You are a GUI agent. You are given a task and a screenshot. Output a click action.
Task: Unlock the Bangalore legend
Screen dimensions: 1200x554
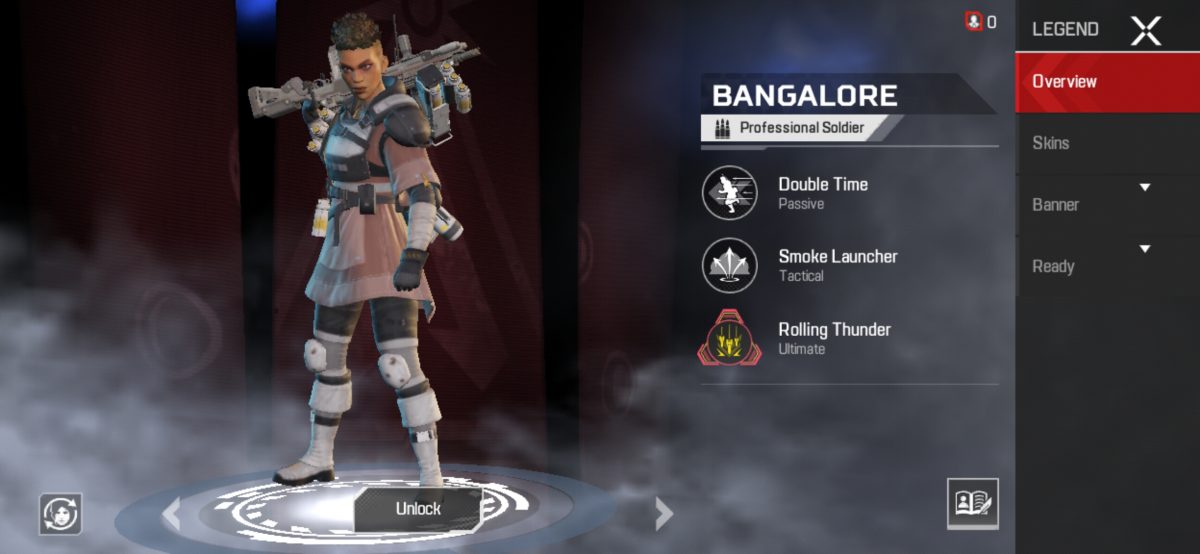[x=418, y=508]
